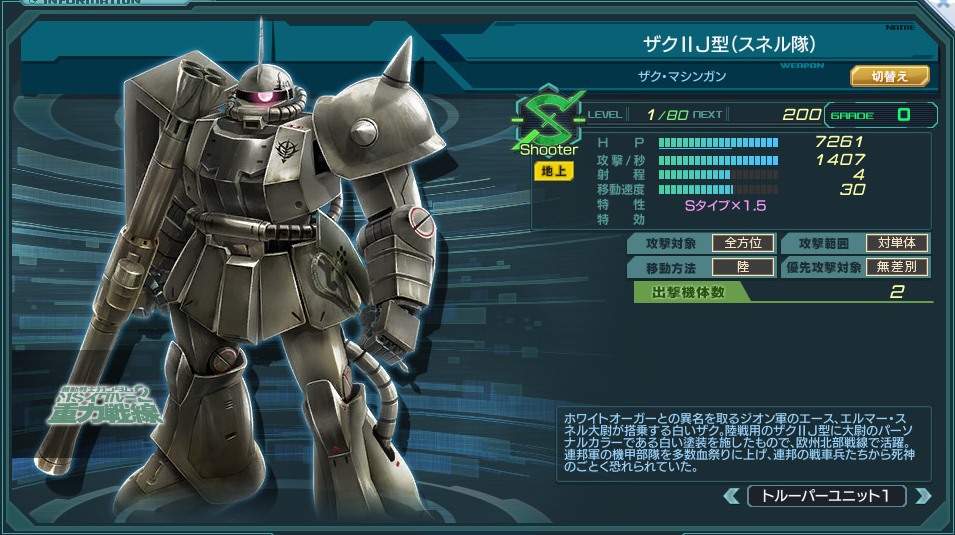Go to the next trooper unit
The image size is (955, 535).
pos(922,496)
